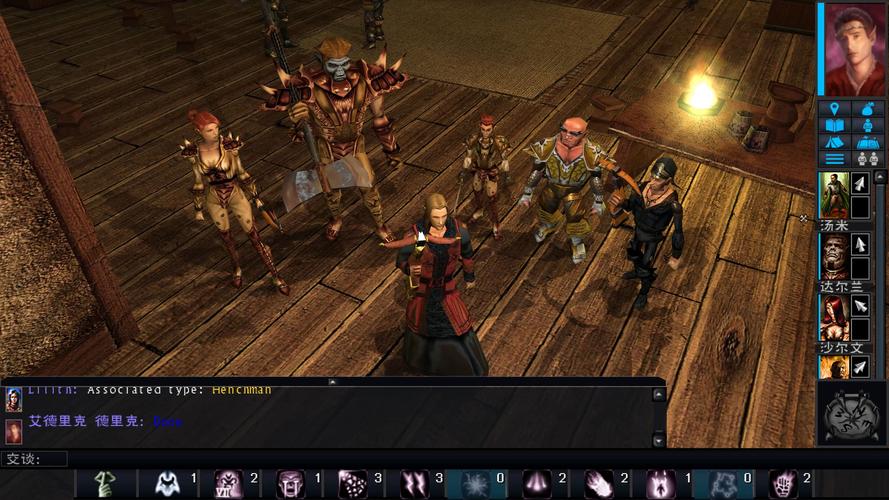The image size is (889, 500).
Task: Cast the spell marked with VII
Action: click(x=228, y=484)
